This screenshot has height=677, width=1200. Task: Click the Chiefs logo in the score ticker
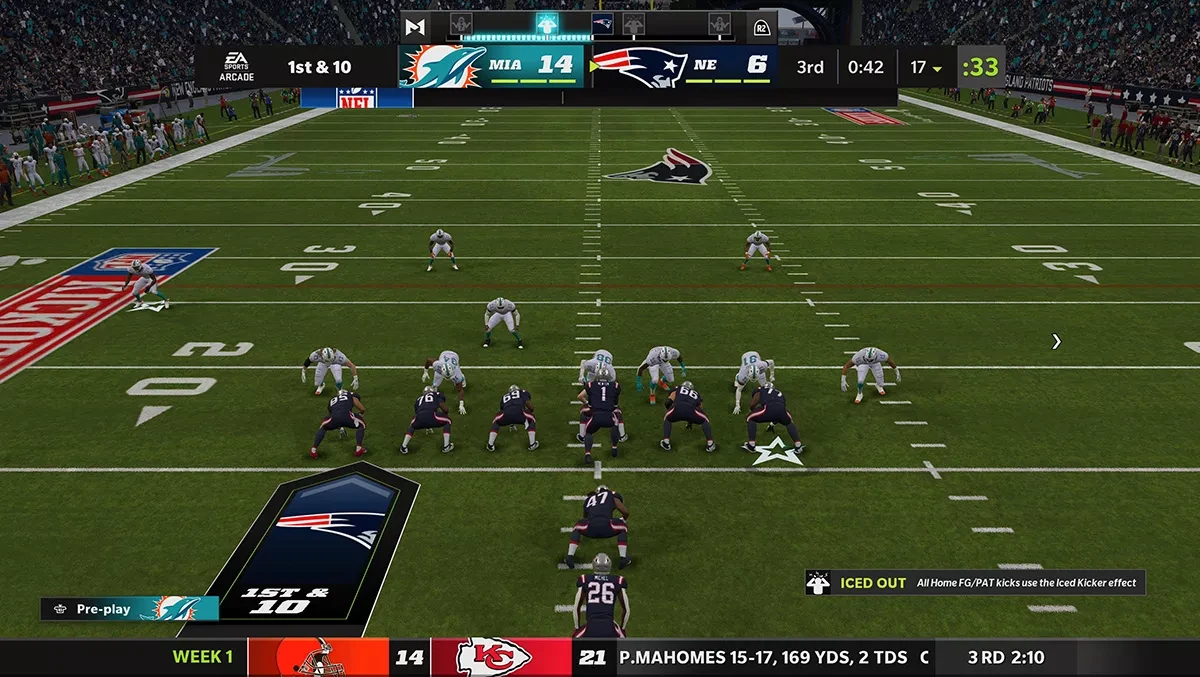tap(493, 658)
